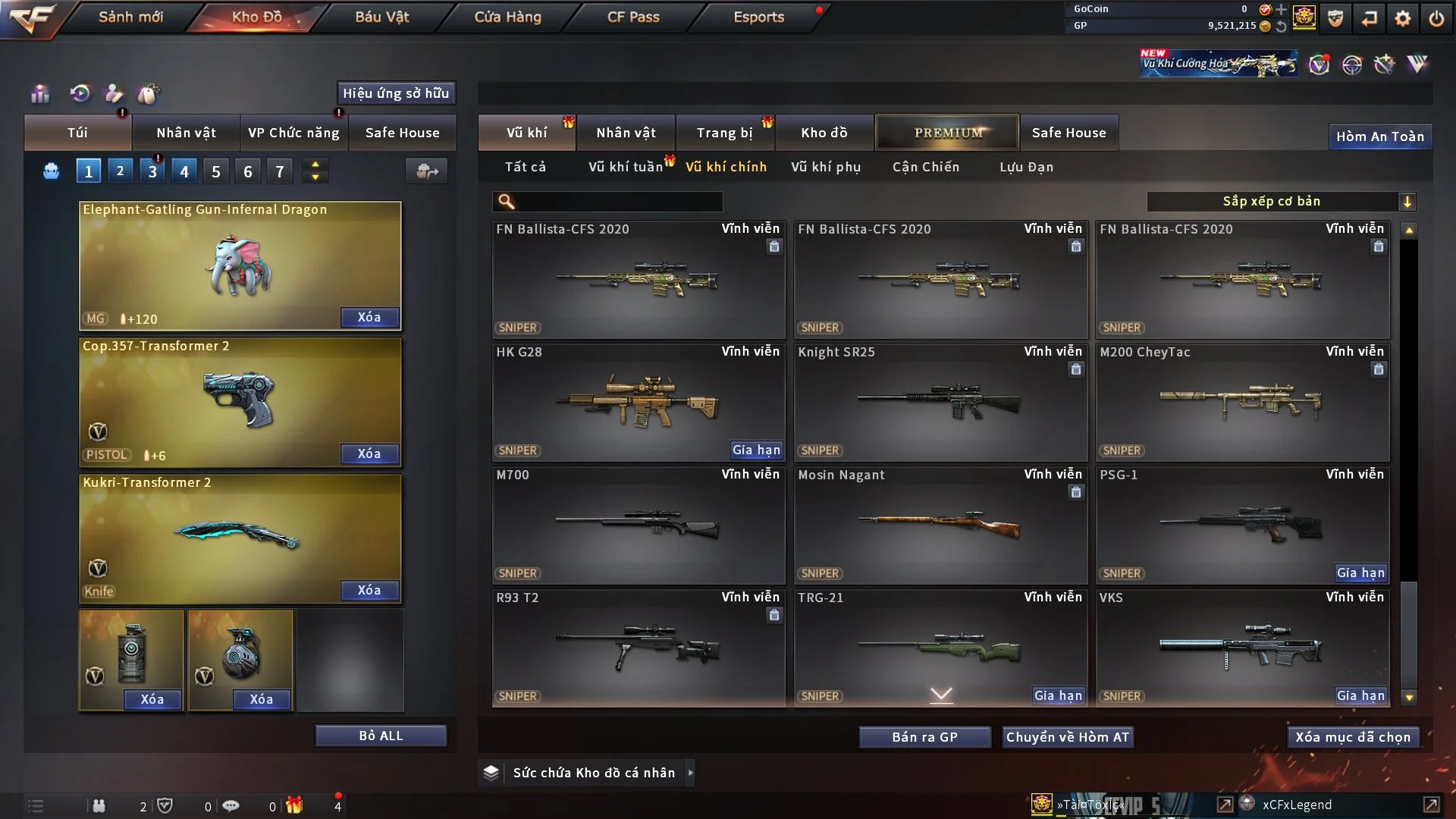Remove the Elephant-Gatling Gun from bag

click(x=369, y=317)
